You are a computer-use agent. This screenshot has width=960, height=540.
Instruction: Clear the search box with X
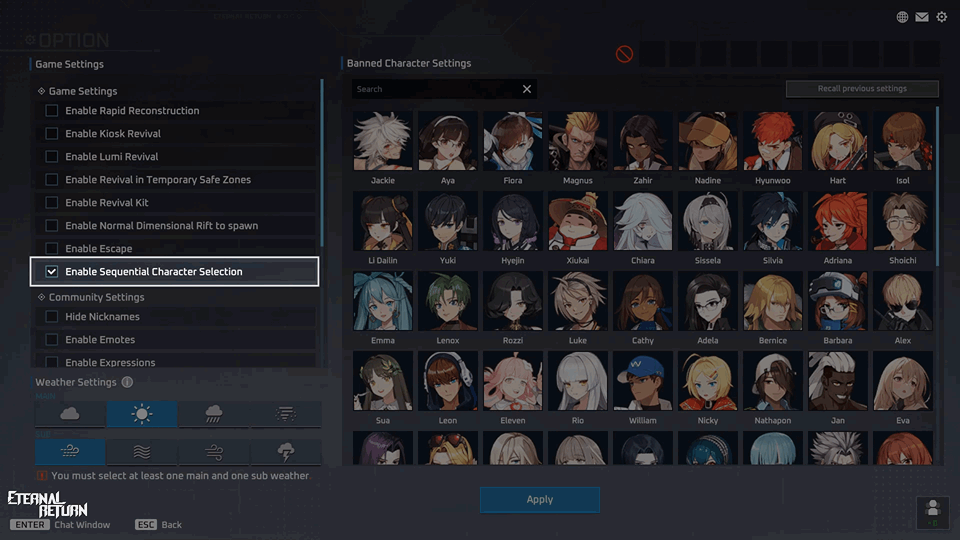[x=527, y=89]
